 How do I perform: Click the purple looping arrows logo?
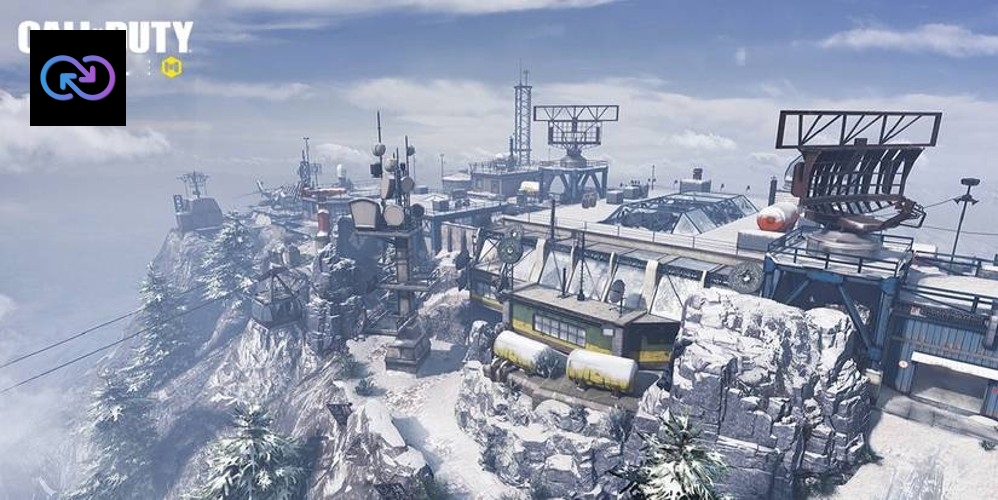(78, 78)
